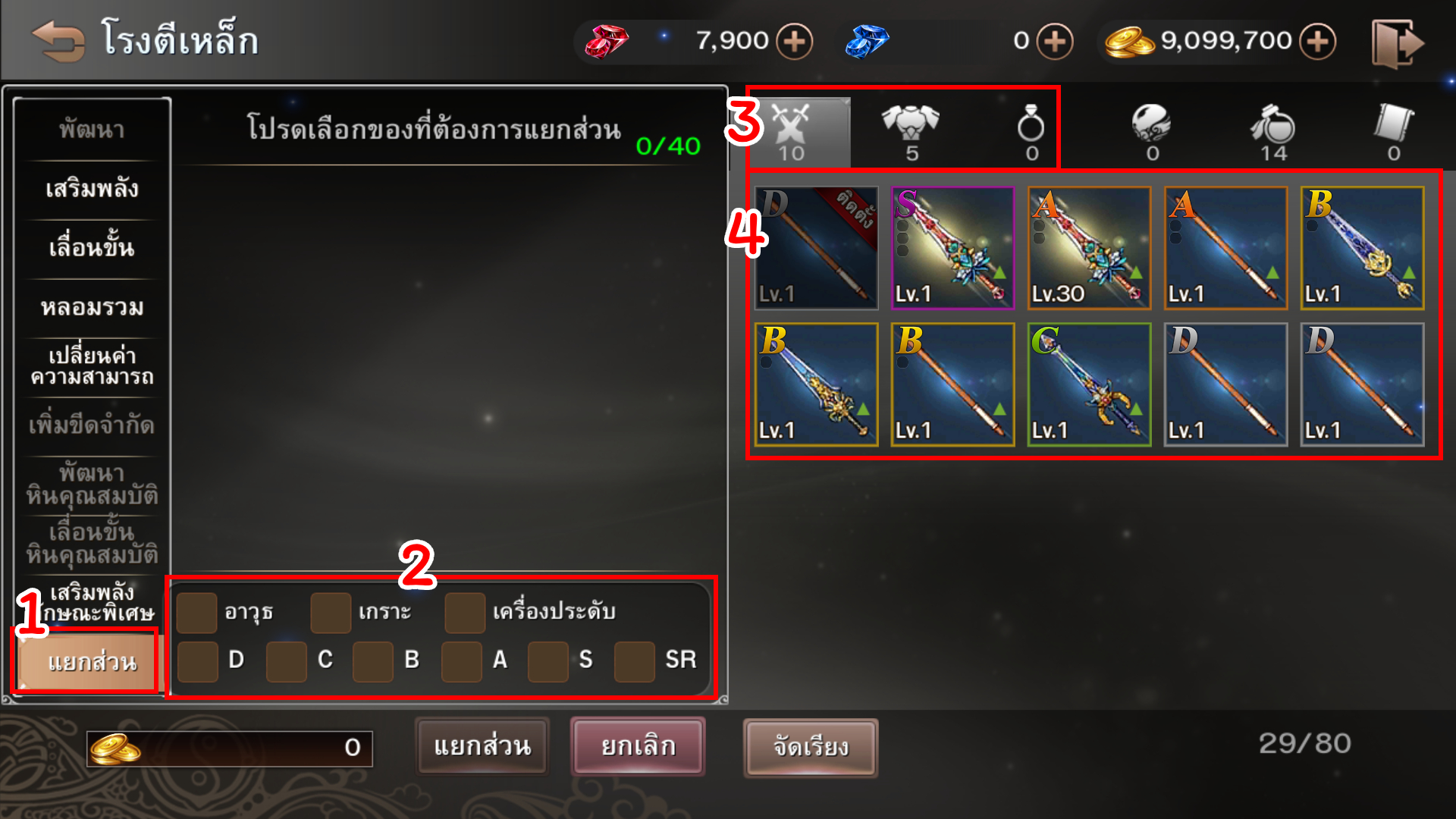Add more red gems
This screenshot has width=1456, height=819.
794,41
